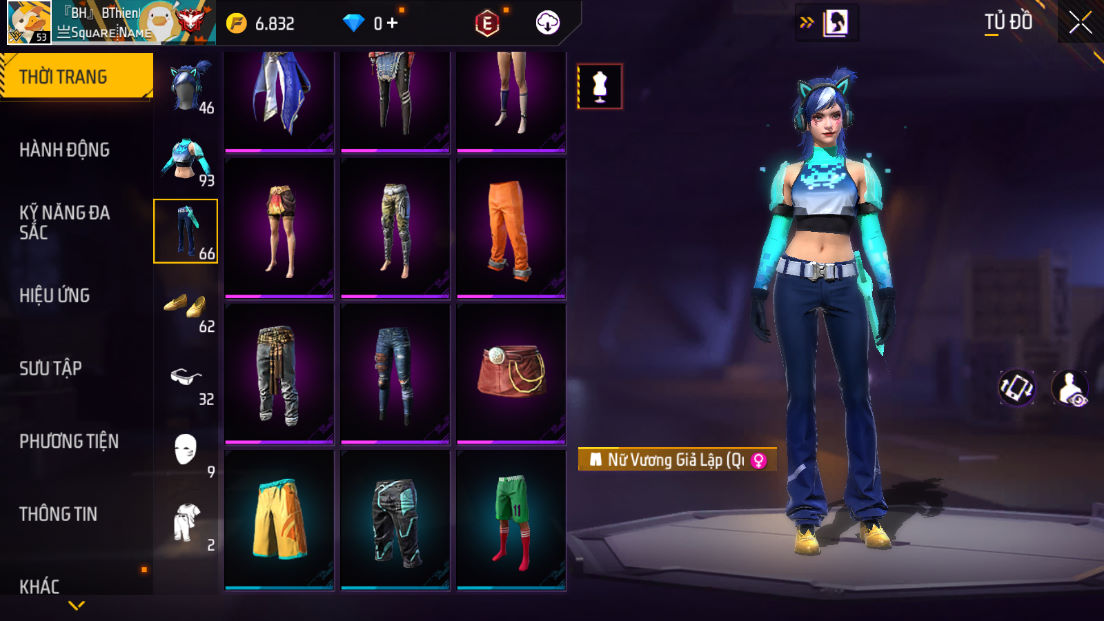This screenshot has width=1104, height=621.
Task: Open the PHƯƠNG TIỆN tab
Action: click(x=69, y=441)
